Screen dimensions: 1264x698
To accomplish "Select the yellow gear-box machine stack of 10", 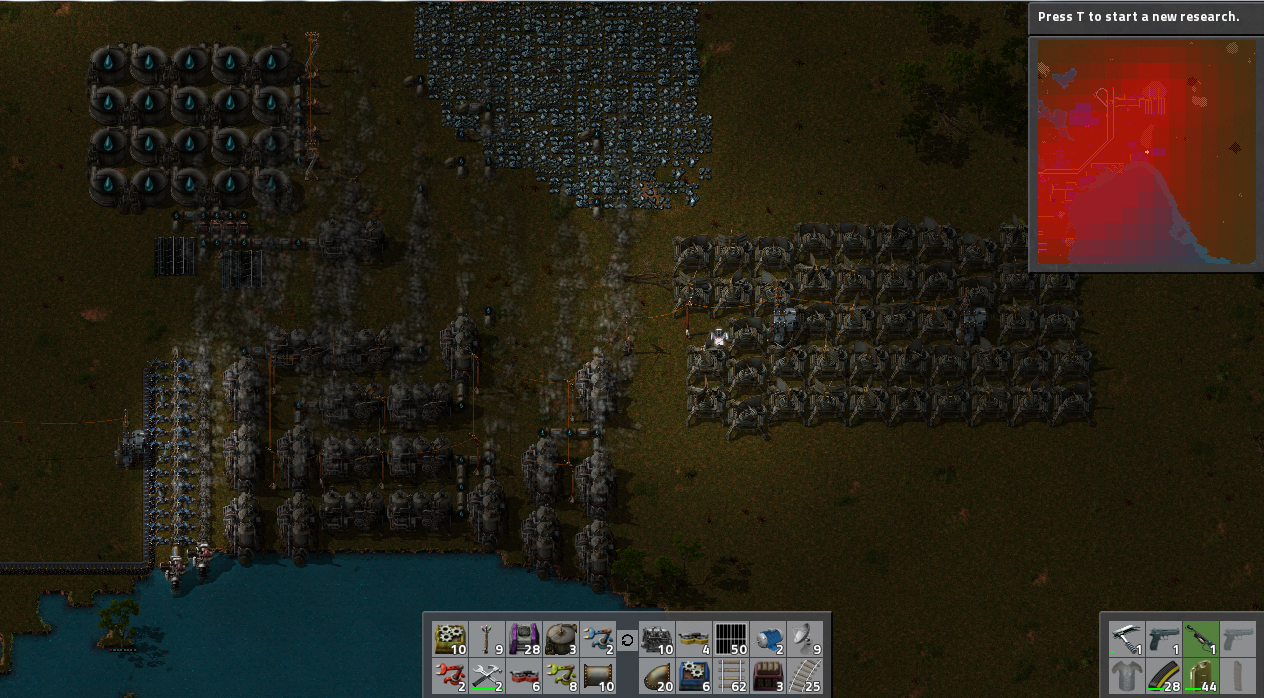I will (x=449, y=638).
